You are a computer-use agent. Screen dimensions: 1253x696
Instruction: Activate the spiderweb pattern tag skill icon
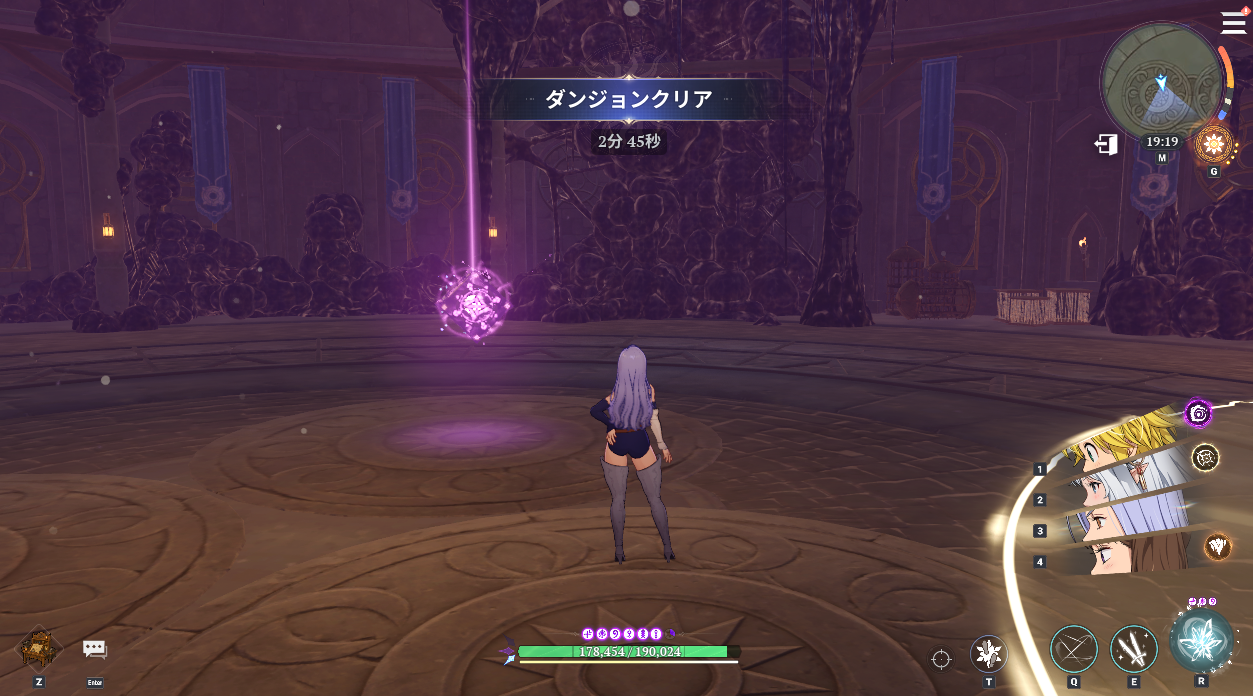click(x=1205, y=457)
